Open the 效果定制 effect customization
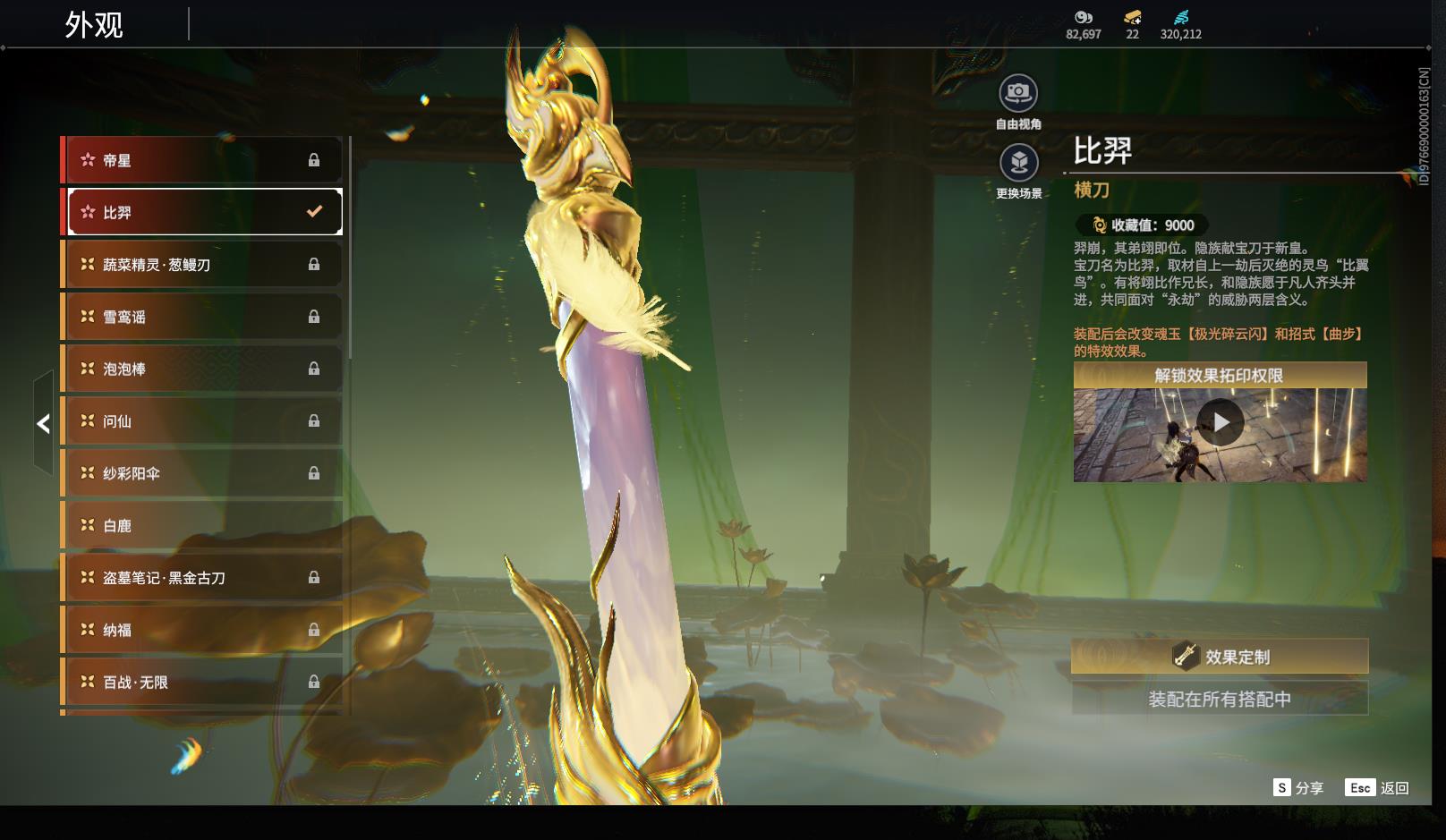Image resolution: width=1446 pixels, height=840 pixels. tap(1220, 657)
